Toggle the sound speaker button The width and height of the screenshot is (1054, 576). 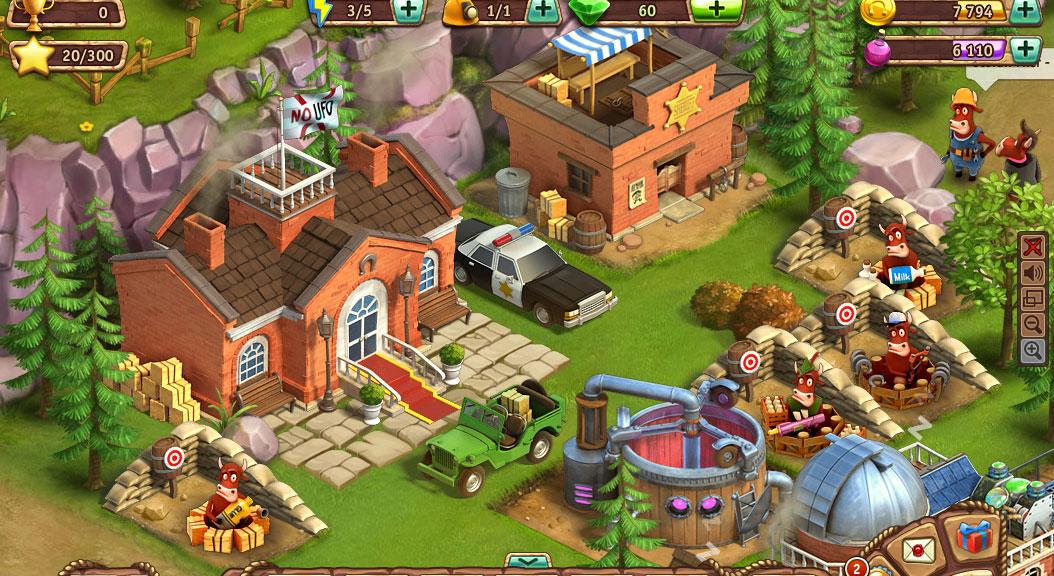pyautogui.click(x=1033, y=272)
